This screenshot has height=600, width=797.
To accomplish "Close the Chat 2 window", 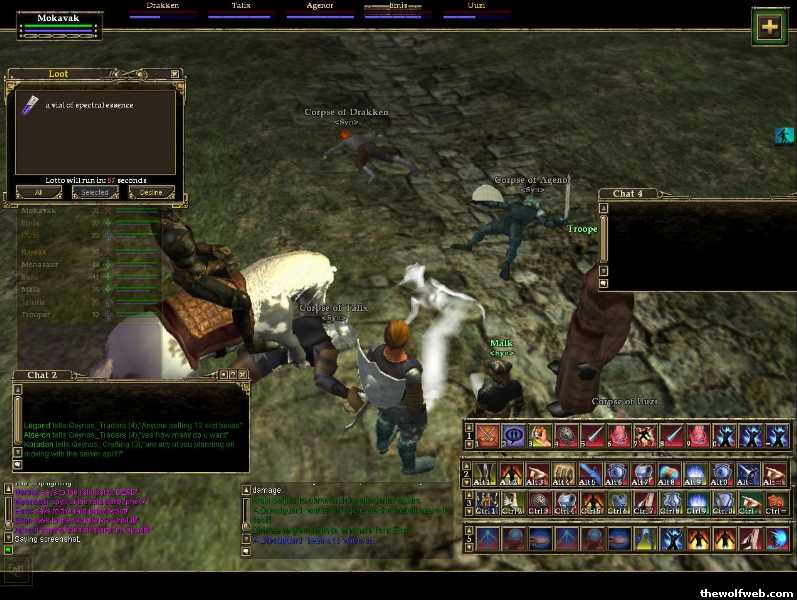I will (242, 375).
